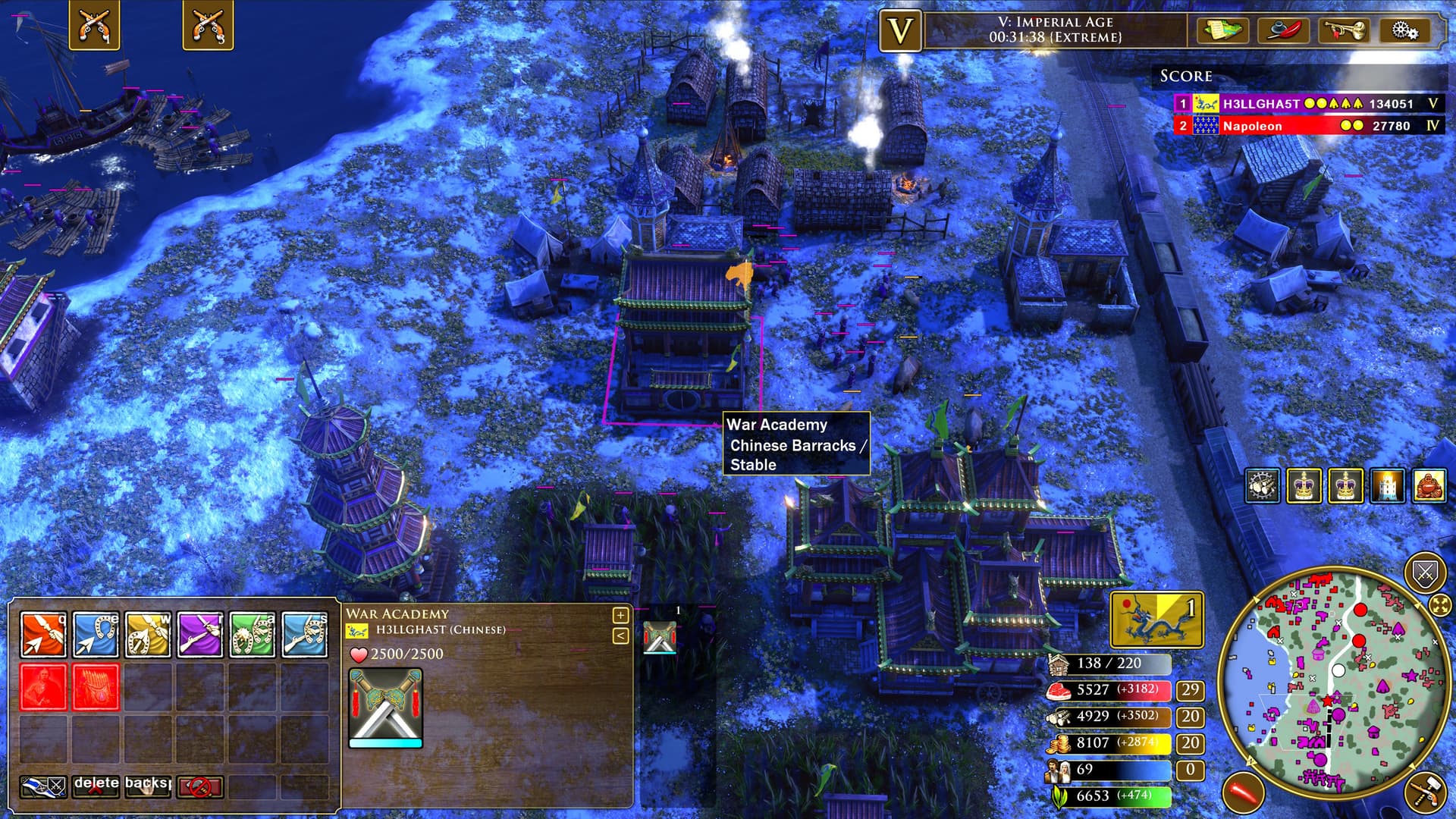Train the yellow banner army
Image resolution: width=1456 pixels, height=819 pixels.
click(148, 634)
